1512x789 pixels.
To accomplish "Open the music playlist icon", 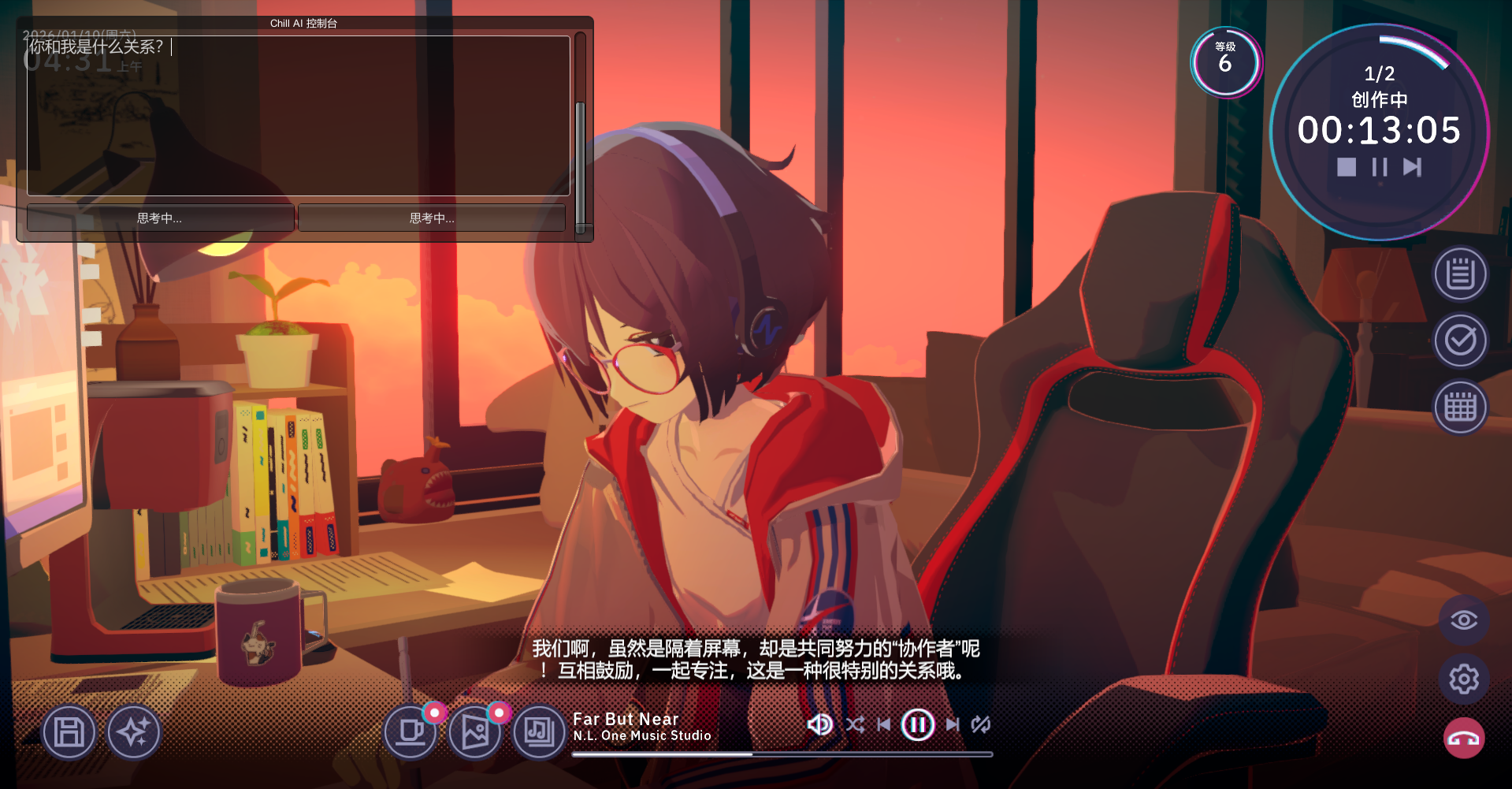I will tap(540, 732).
